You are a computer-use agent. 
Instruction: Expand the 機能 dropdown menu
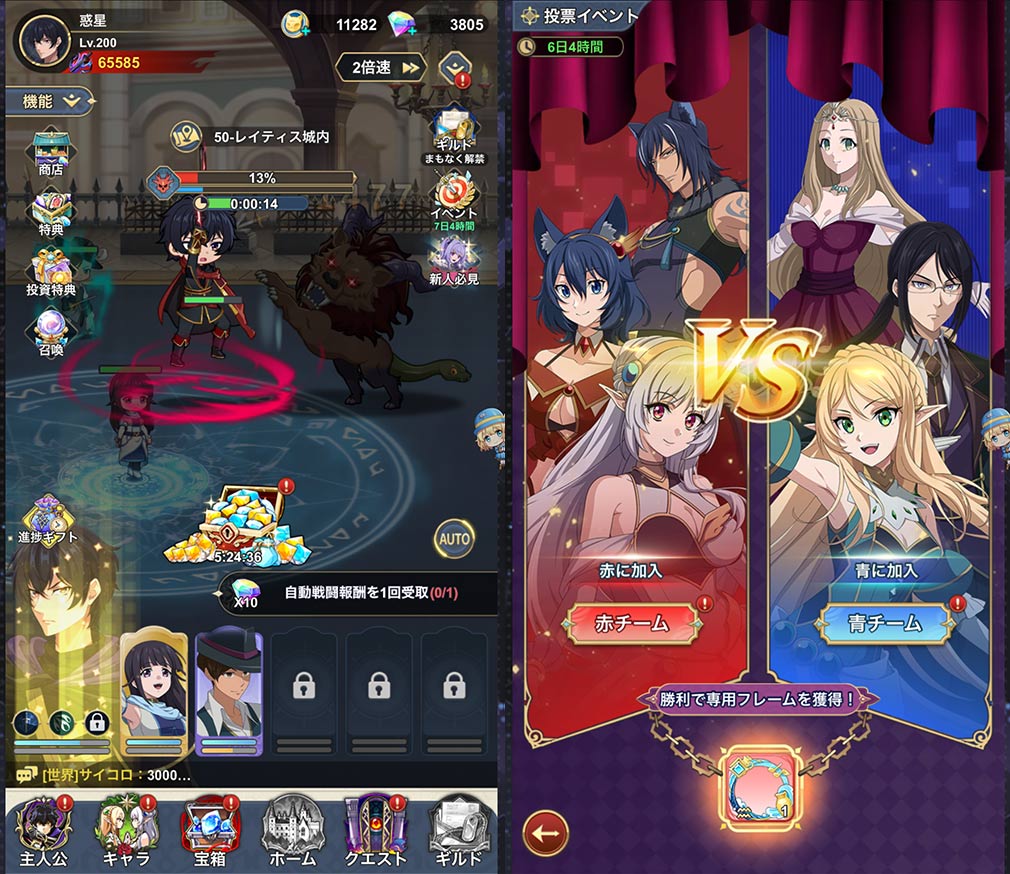[51, 100]
